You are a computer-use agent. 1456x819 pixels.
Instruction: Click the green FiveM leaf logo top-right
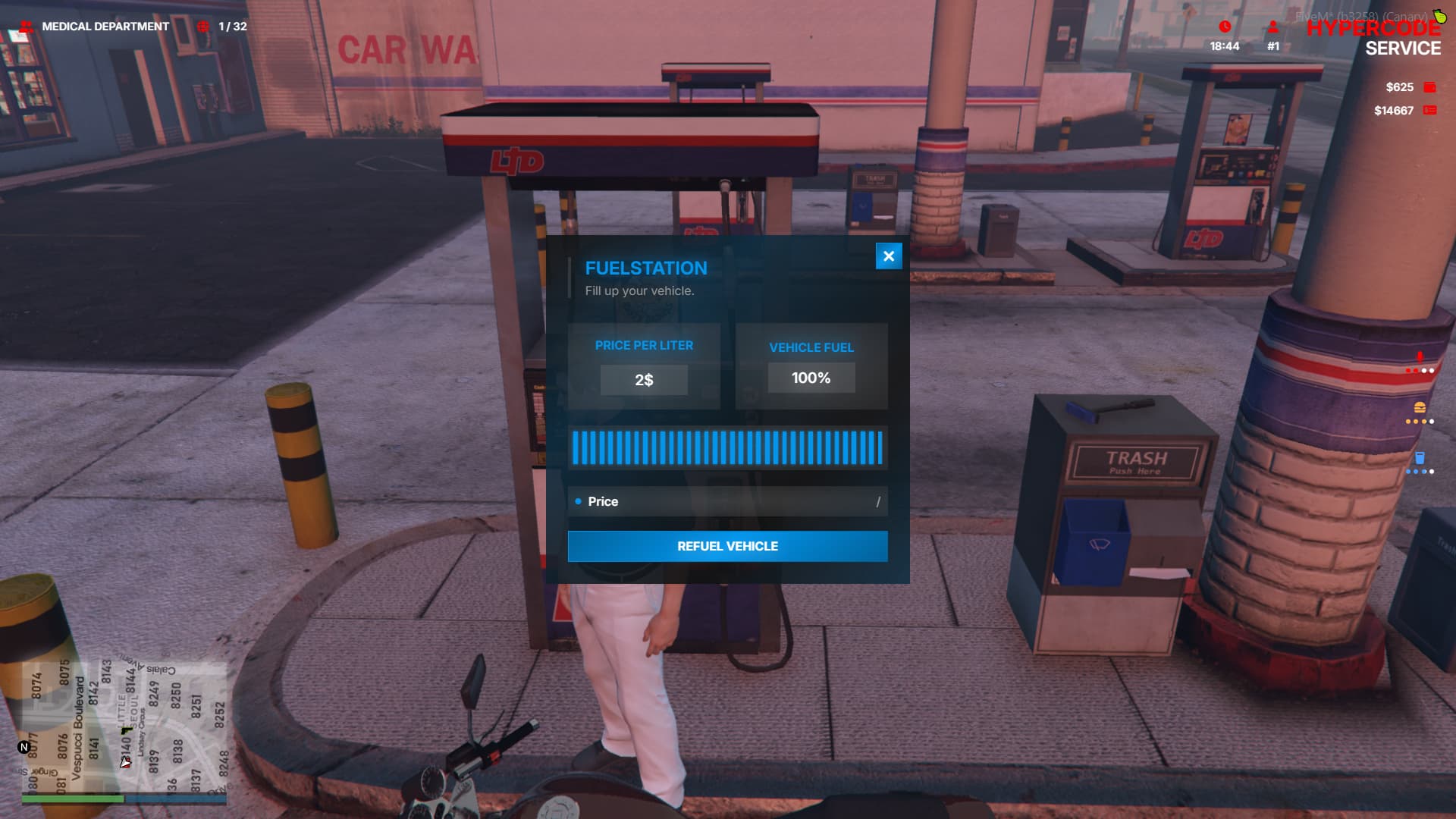[1440, 19]
